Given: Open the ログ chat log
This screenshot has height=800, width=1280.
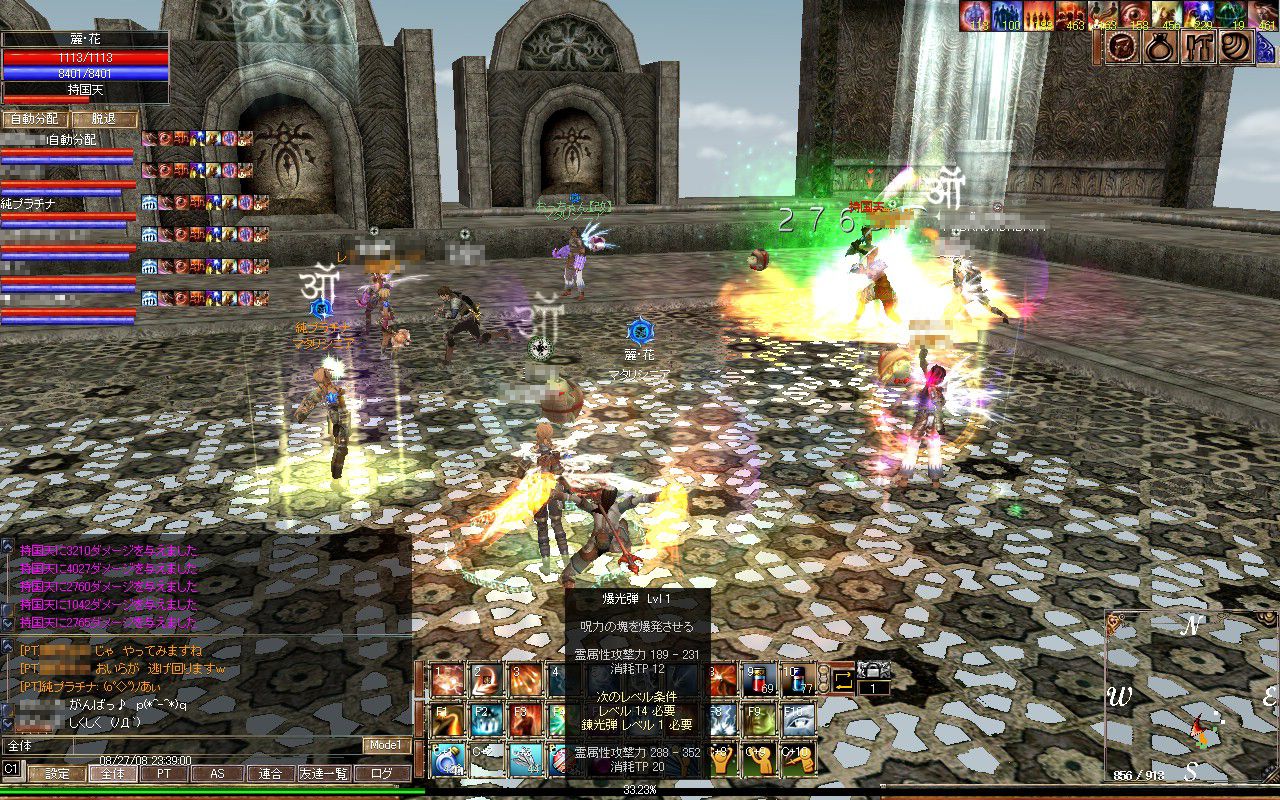Looking at the screenshot, I should (382, 773).
